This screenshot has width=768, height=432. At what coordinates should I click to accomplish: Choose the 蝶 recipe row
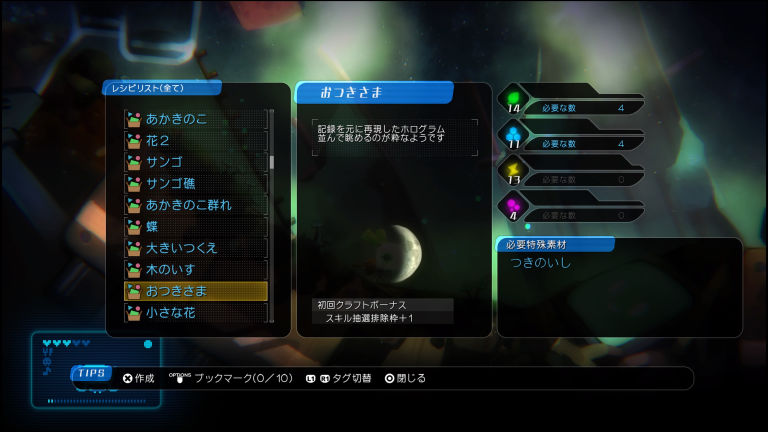(195, 226)
